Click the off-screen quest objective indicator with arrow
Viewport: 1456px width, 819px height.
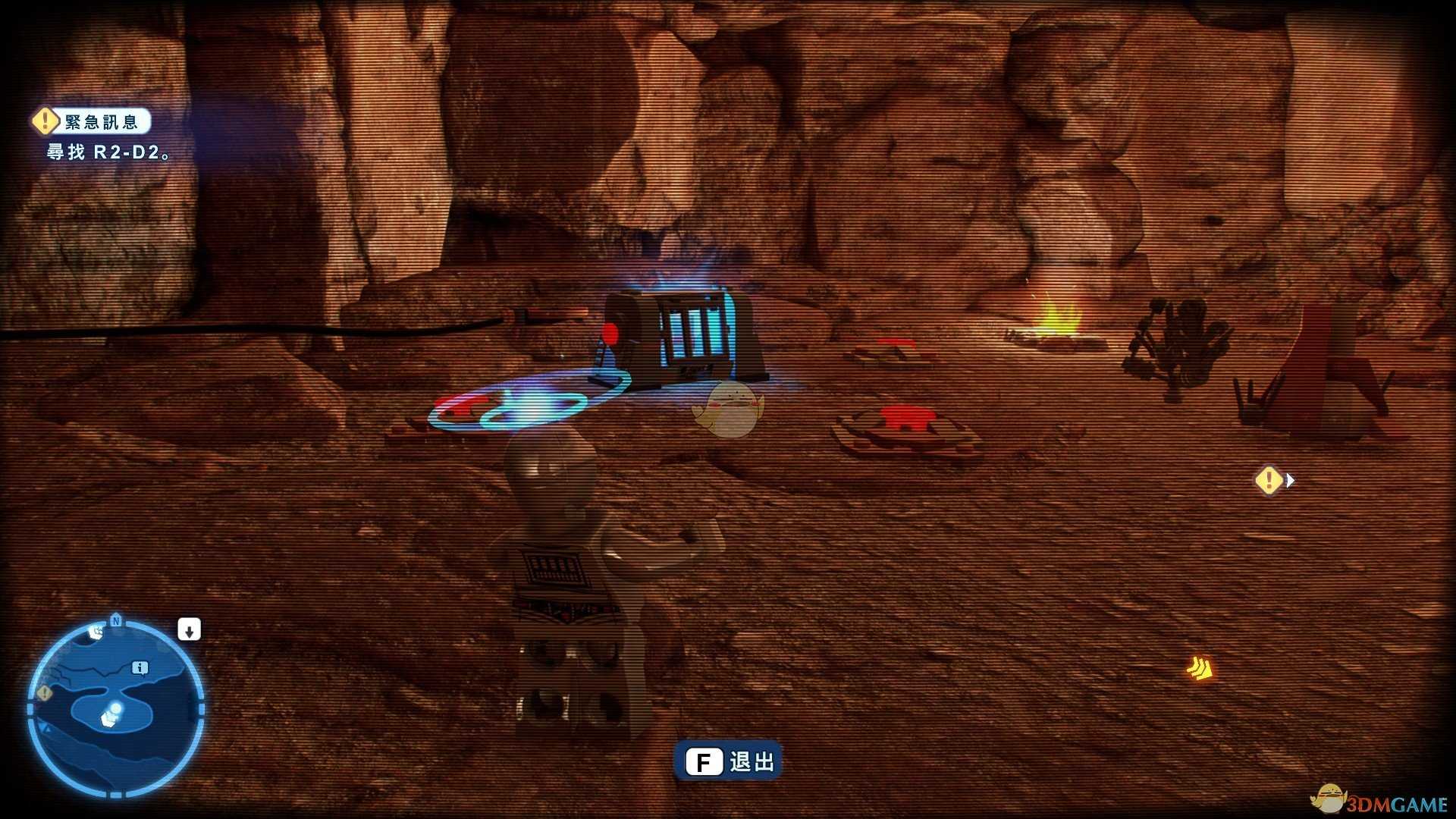pos(1272,480)
